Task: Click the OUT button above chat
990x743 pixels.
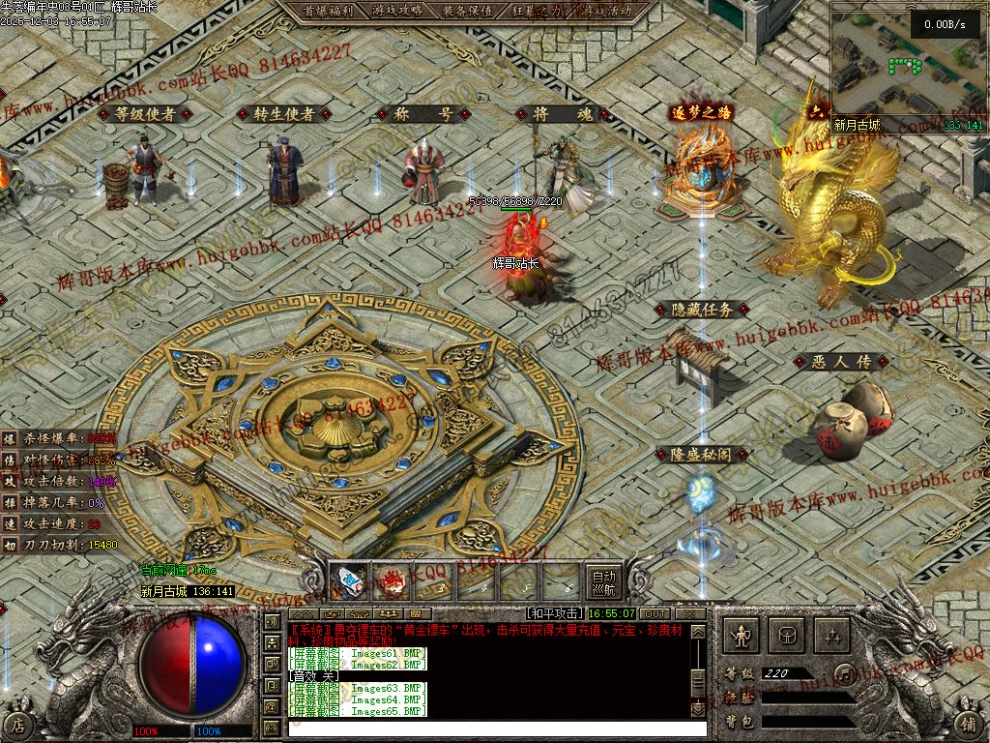Action: point(655,613)
